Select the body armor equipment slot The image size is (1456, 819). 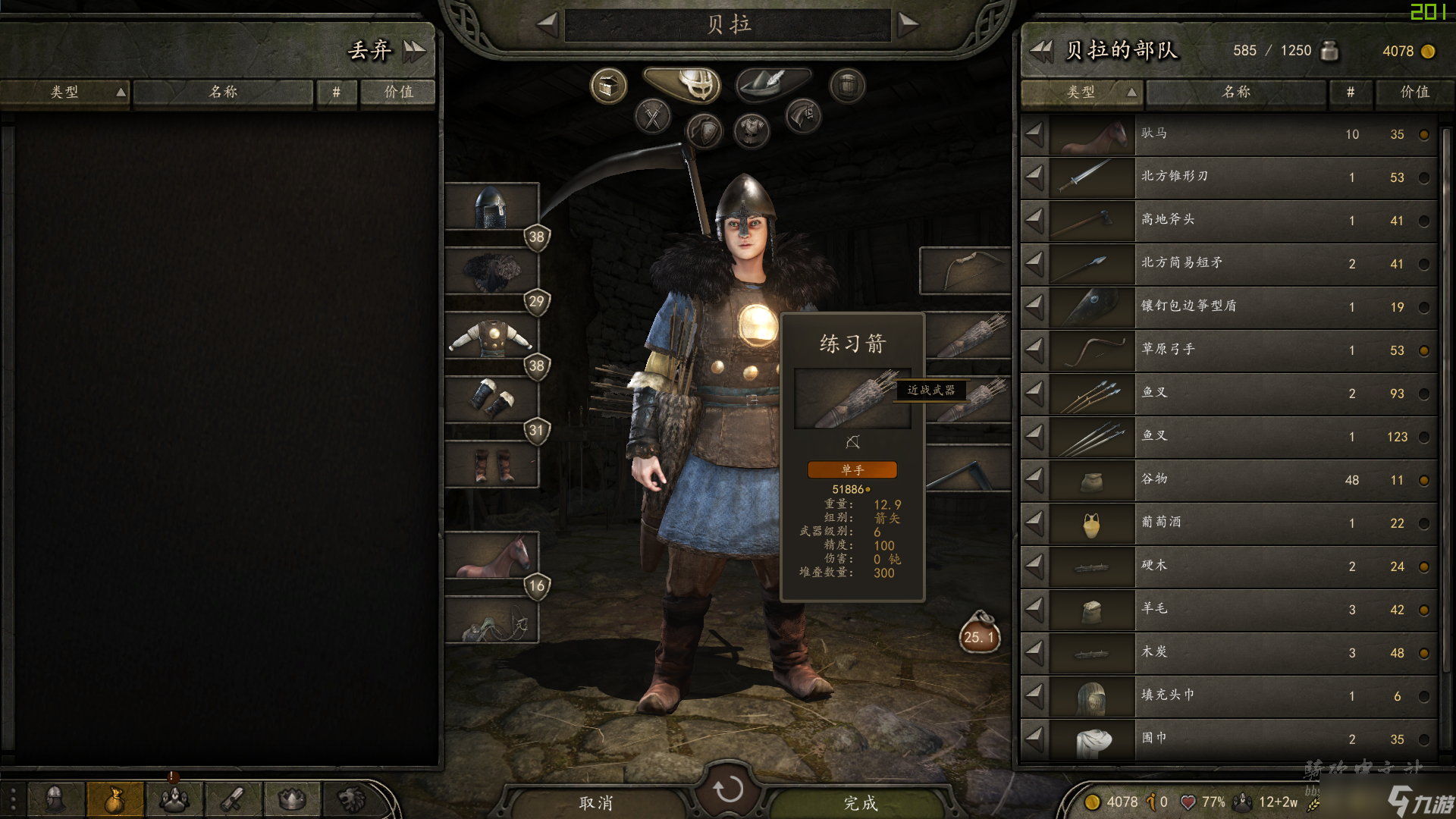click(491, 336)
